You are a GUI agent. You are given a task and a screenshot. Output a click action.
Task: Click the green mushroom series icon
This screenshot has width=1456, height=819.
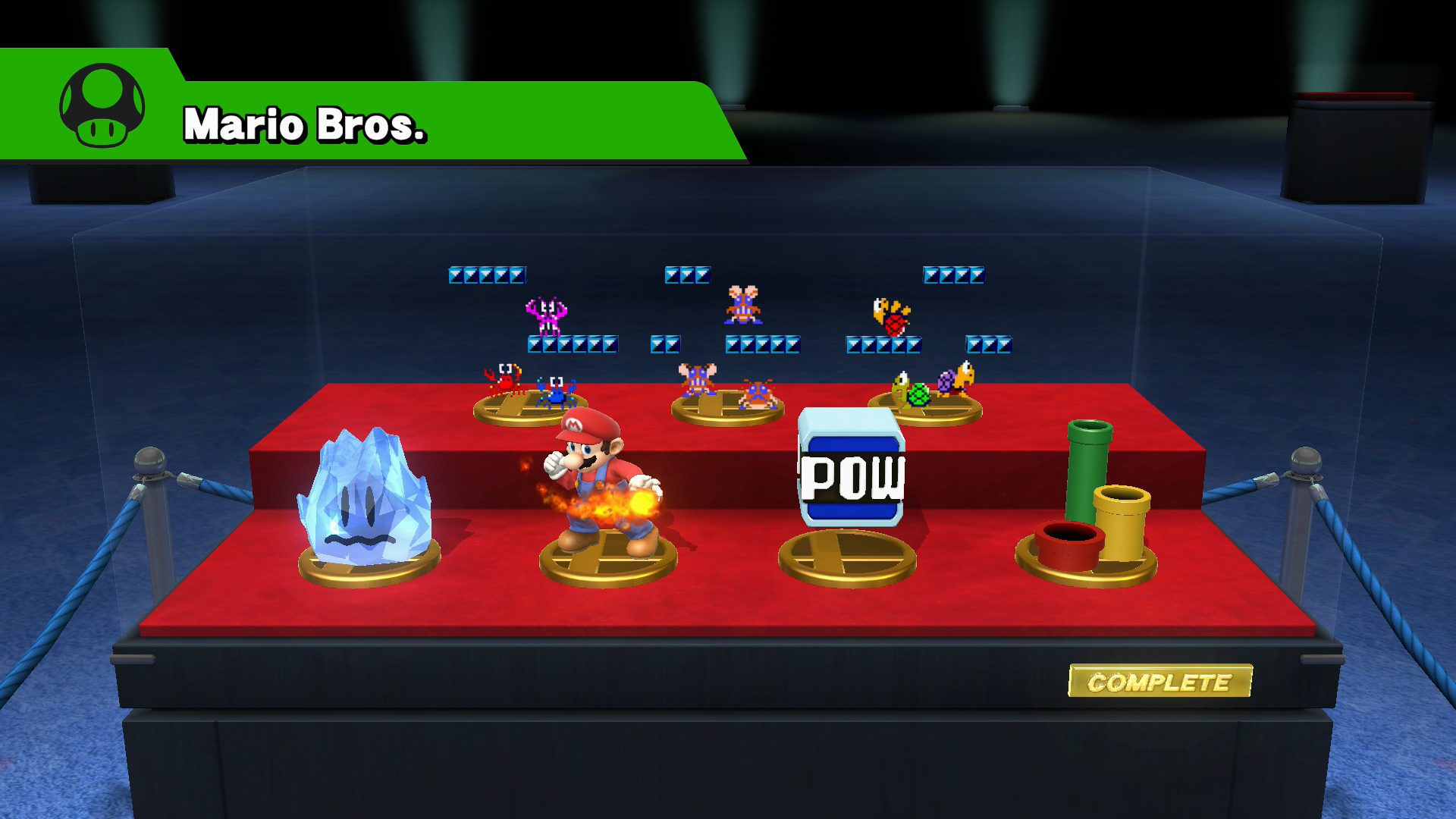click(x=102, y=105)
